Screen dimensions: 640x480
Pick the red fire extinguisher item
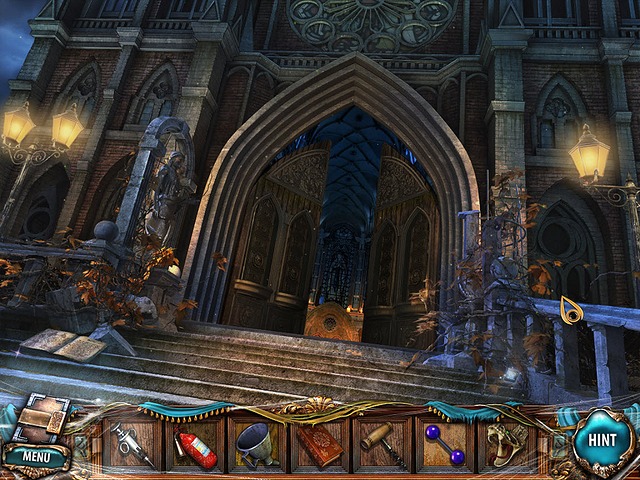click(195, 443)
